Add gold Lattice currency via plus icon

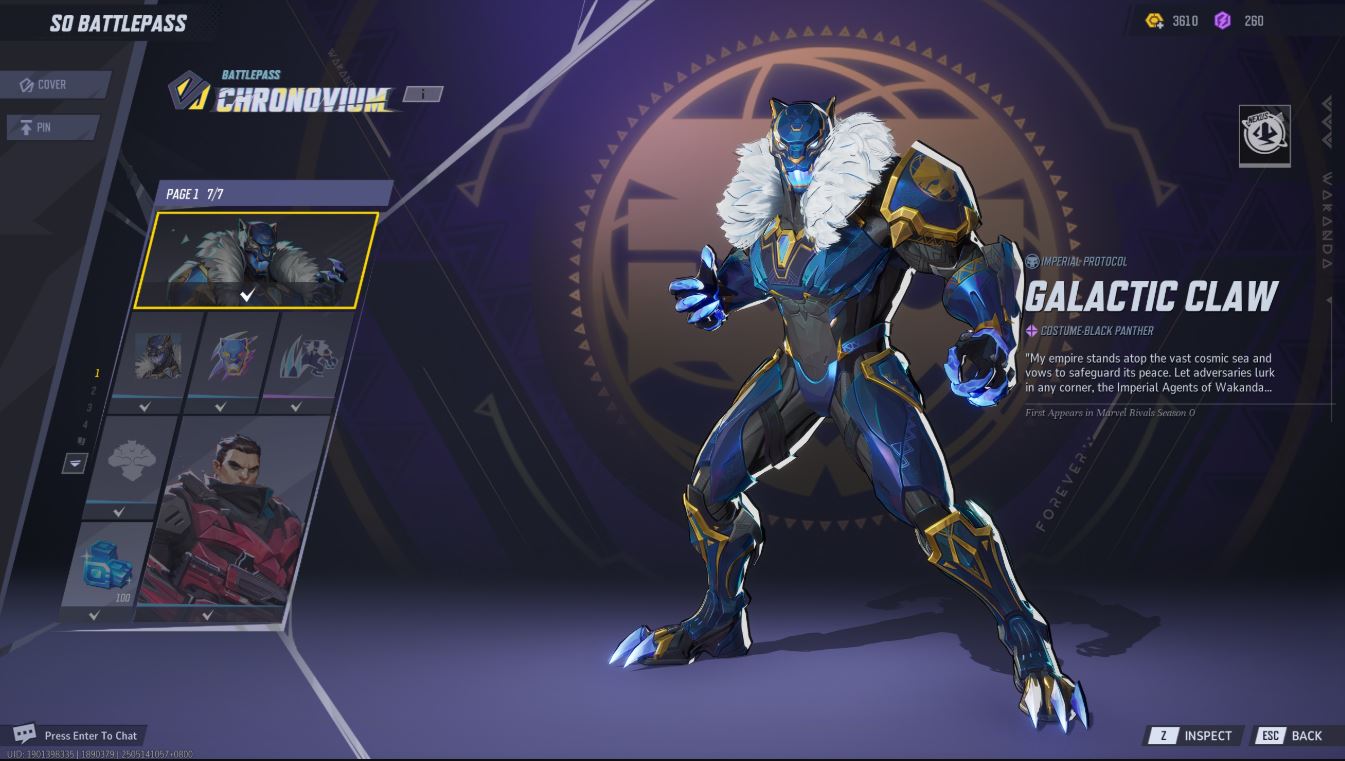(x=1155, y=21)
